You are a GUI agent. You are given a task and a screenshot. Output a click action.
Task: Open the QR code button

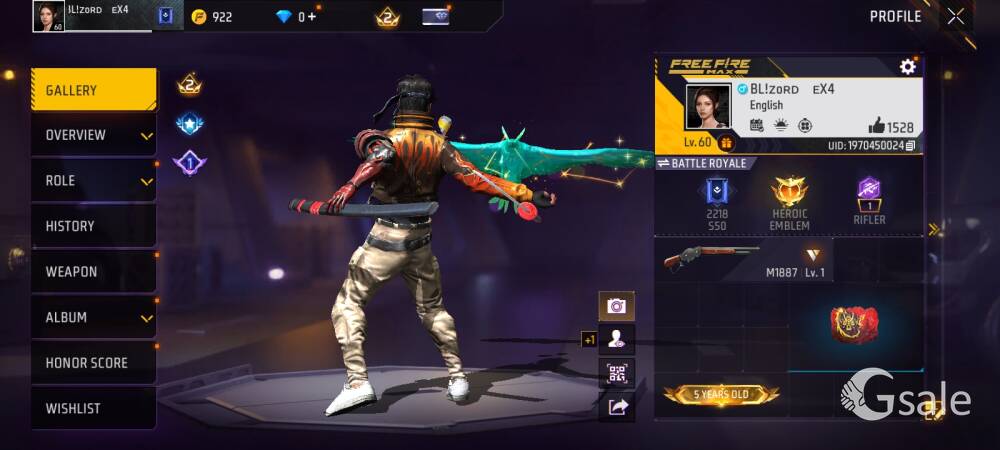[616, 373]
